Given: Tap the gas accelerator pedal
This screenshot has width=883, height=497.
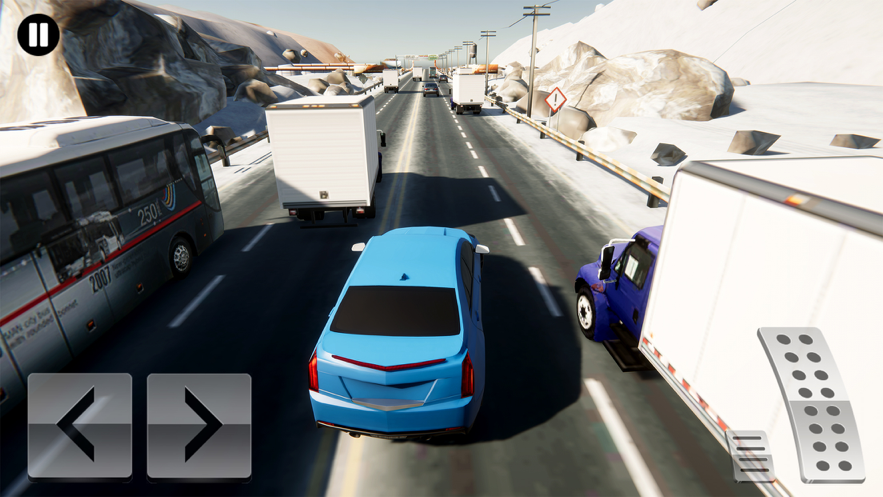Looking at the screenshot, I should pos(812,405).
